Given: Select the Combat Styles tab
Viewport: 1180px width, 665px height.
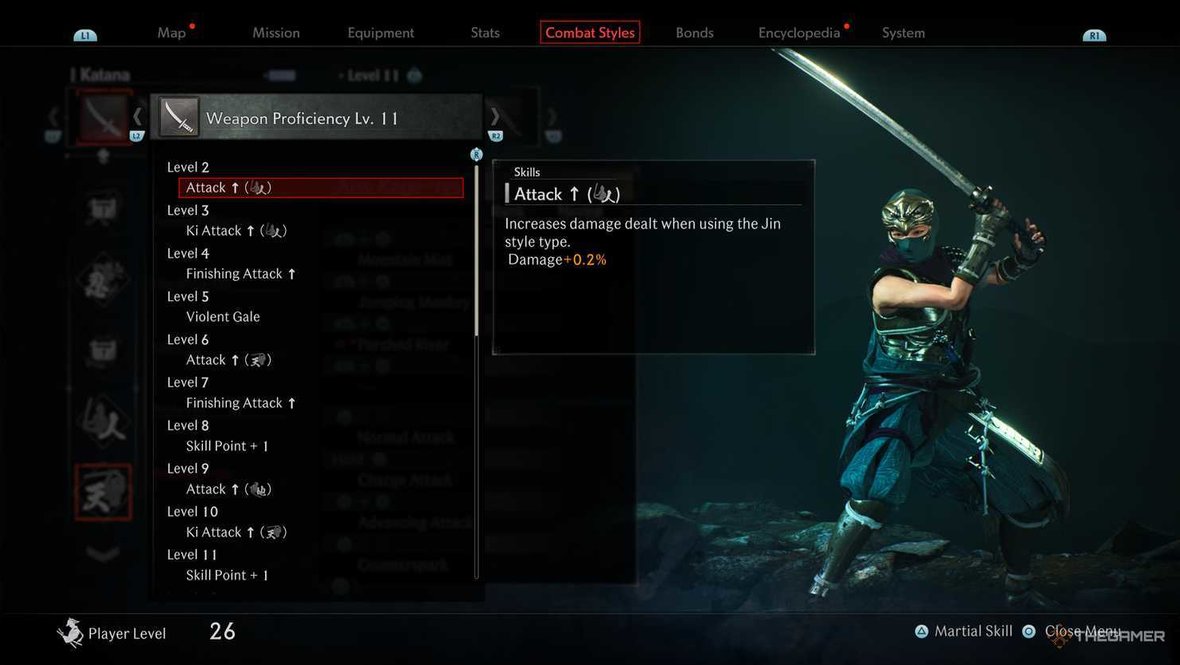Looking at the screenshot, I should 590,33.
